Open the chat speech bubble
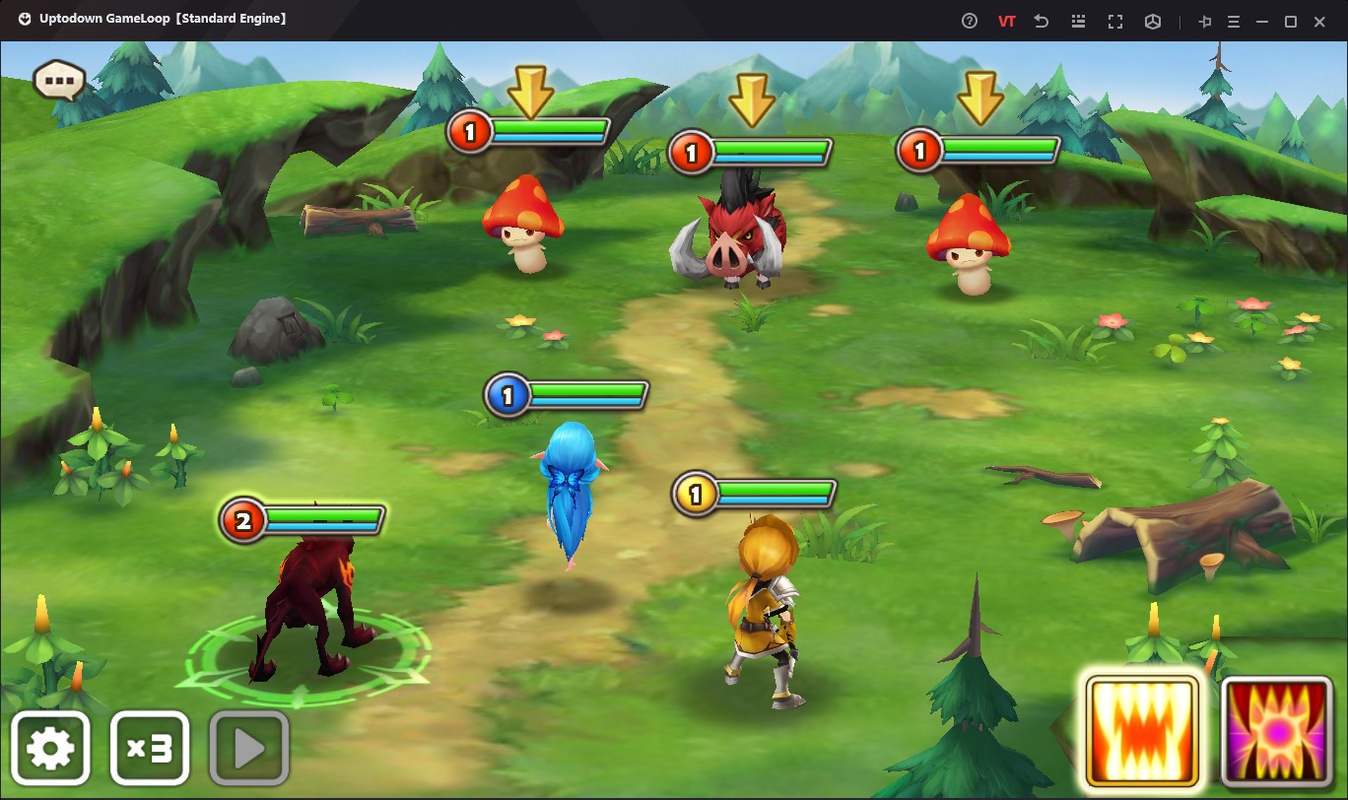1348x800 pixels. coord(59,79)
